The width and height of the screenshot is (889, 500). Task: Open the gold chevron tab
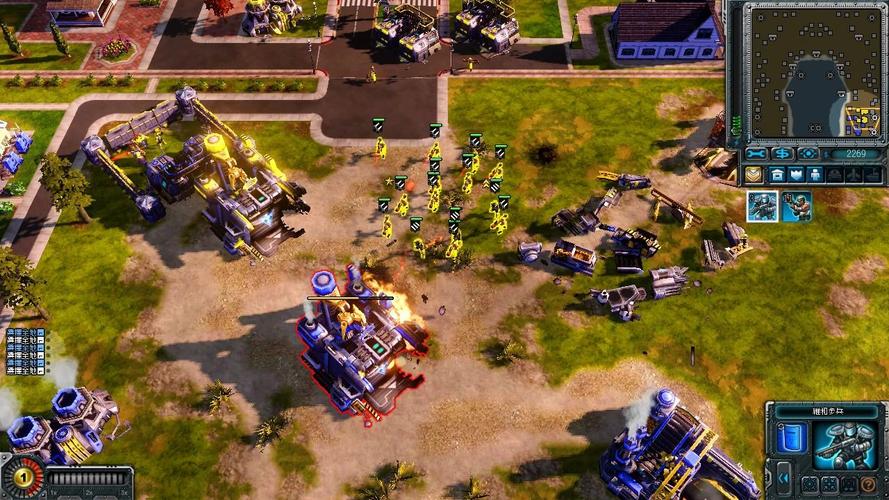[x=753, y=175]
